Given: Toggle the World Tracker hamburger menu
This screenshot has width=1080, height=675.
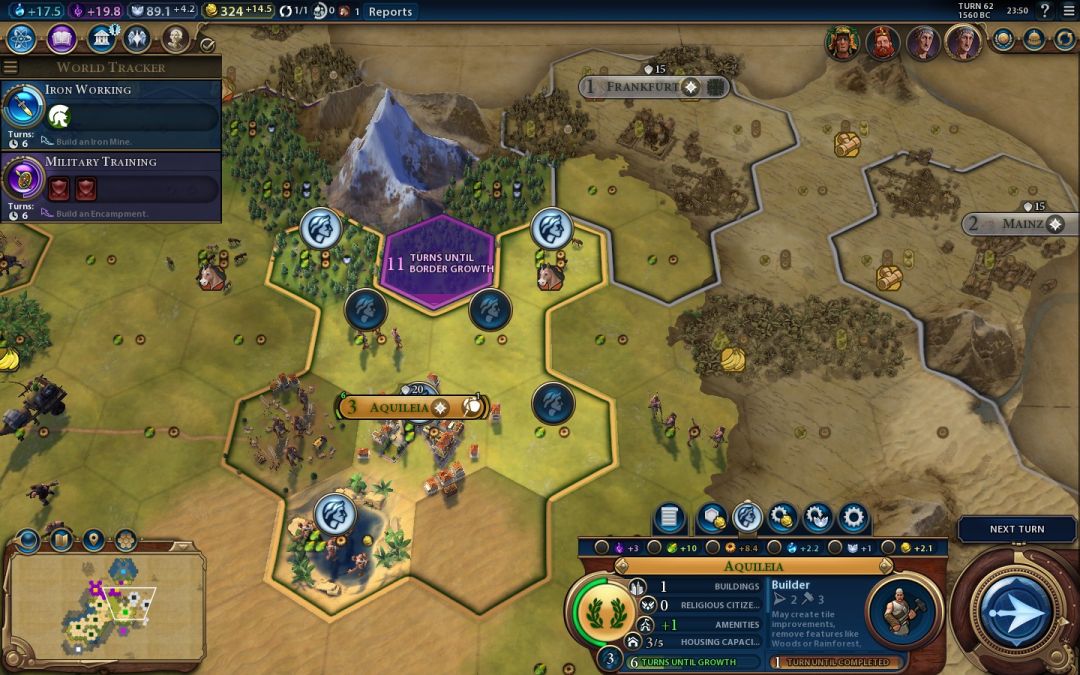Looking at the screenshot, I should coord(11,68).
